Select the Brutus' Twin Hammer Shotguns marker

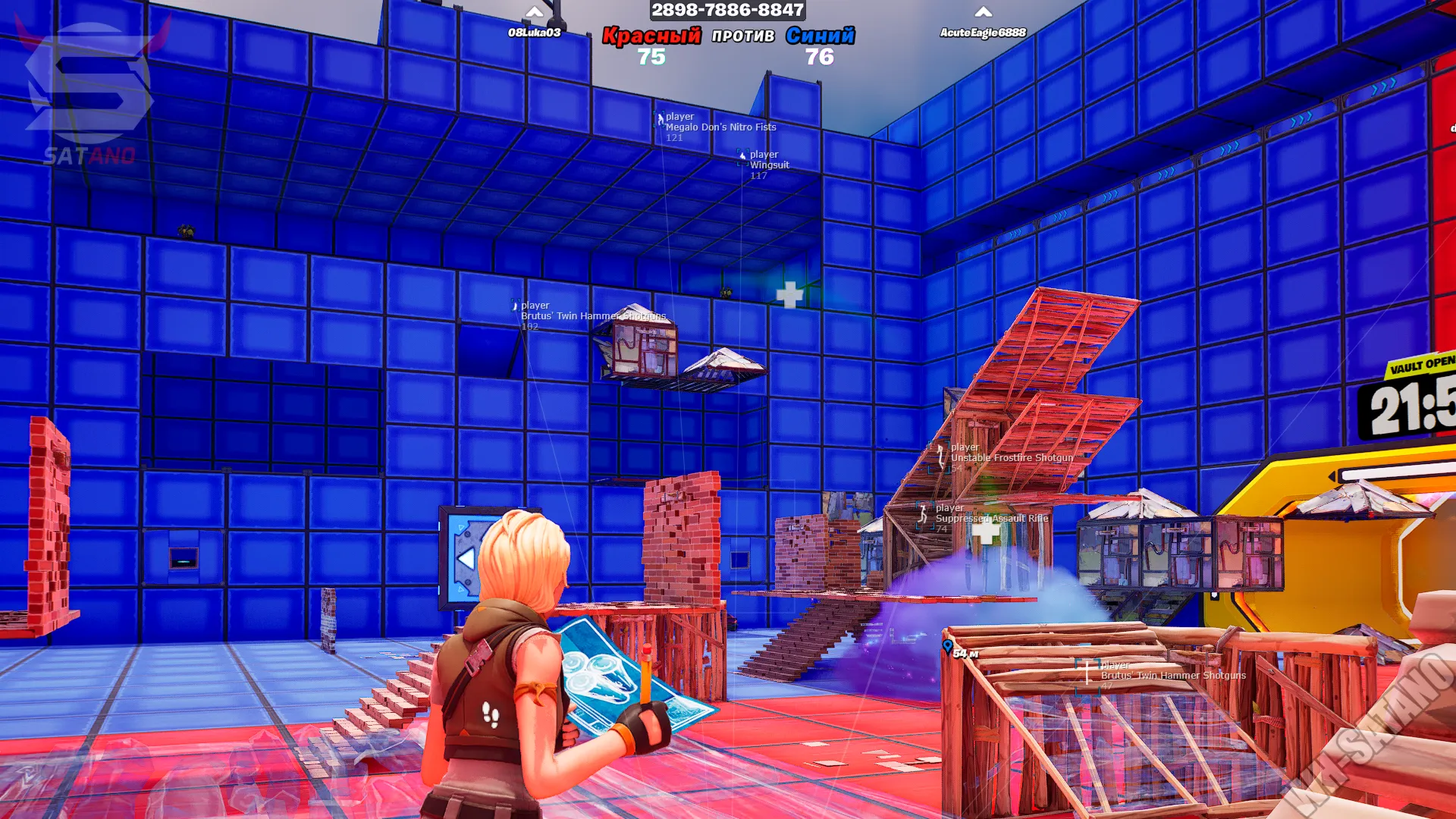tap(515, 305)
